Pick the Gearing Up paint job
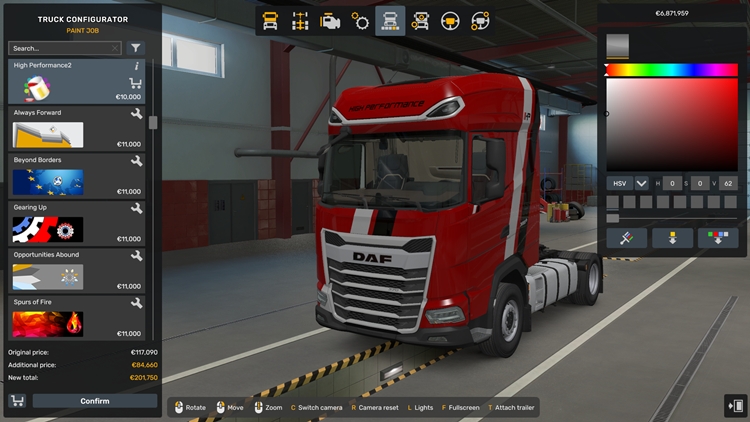This screenshot has width=750, height=422. coord(76,223)
